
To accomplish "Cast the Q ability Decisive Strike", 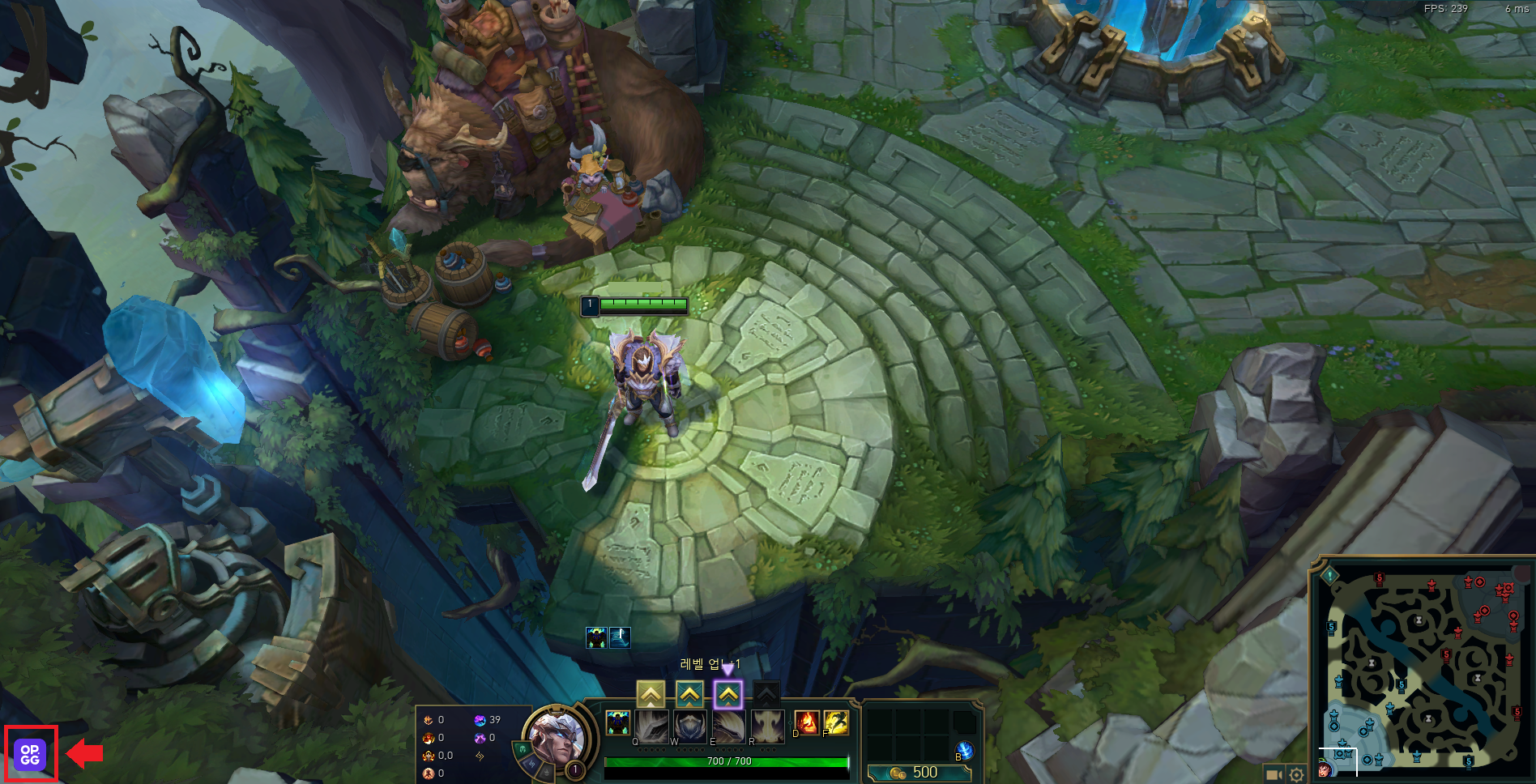I will tap(651, 726).
